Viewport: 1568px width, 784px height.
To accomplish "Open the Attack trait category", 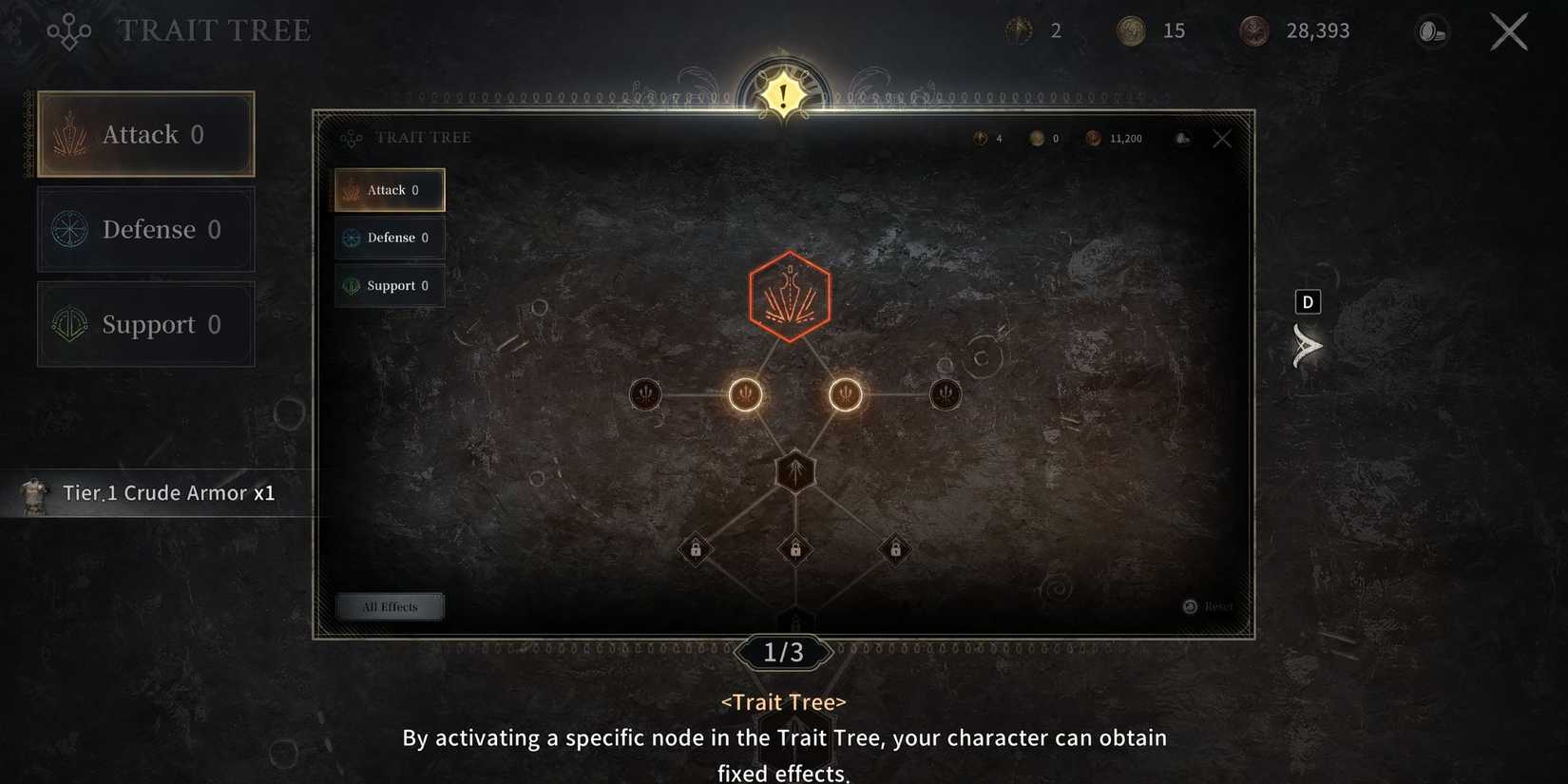I will [389, 189].
